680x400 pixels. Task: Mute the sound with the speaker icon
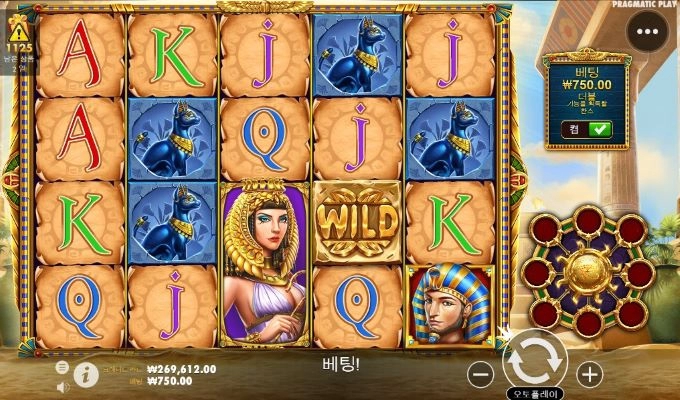point(63,385)
